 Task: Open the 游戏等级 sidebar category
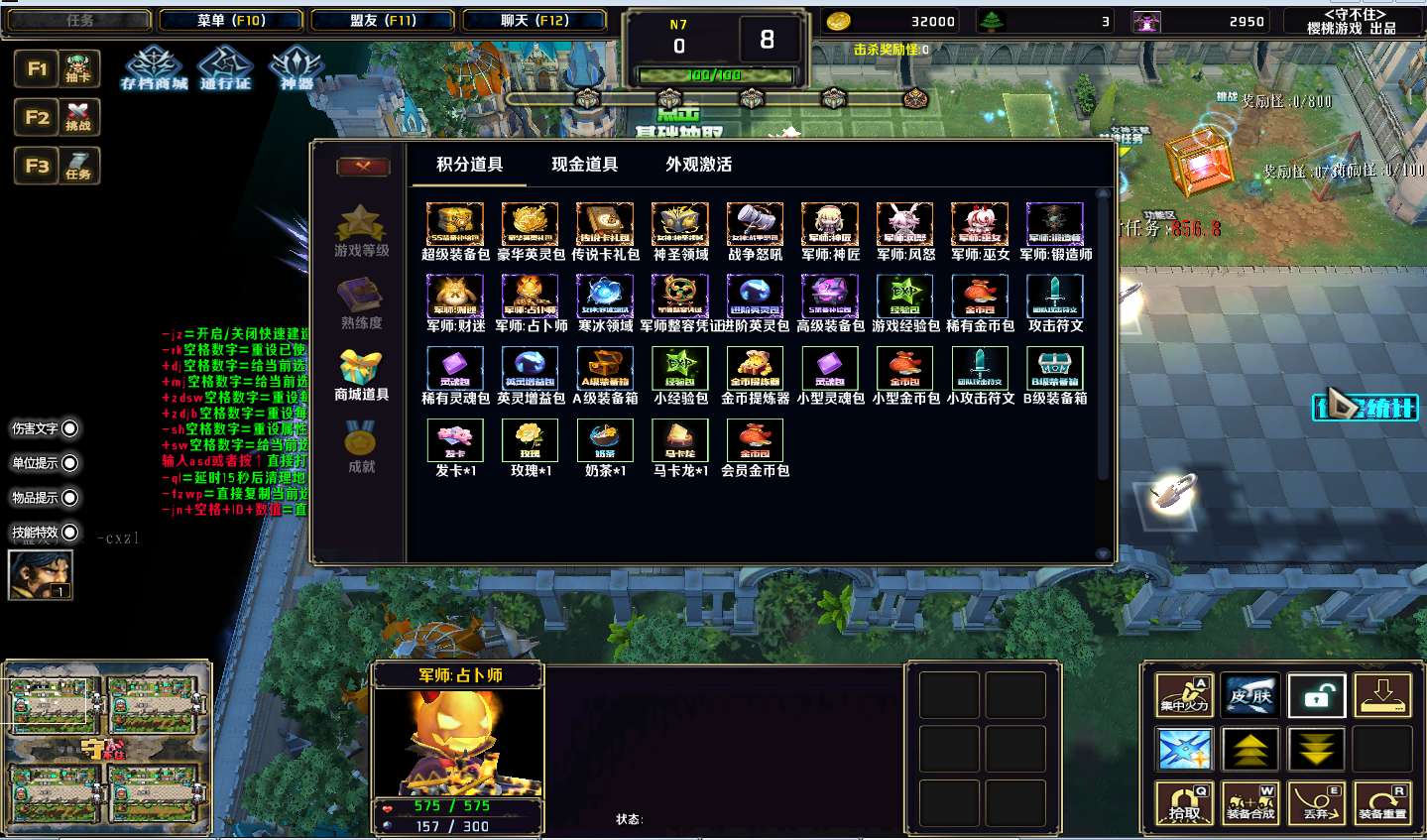(x=361, y=231)
